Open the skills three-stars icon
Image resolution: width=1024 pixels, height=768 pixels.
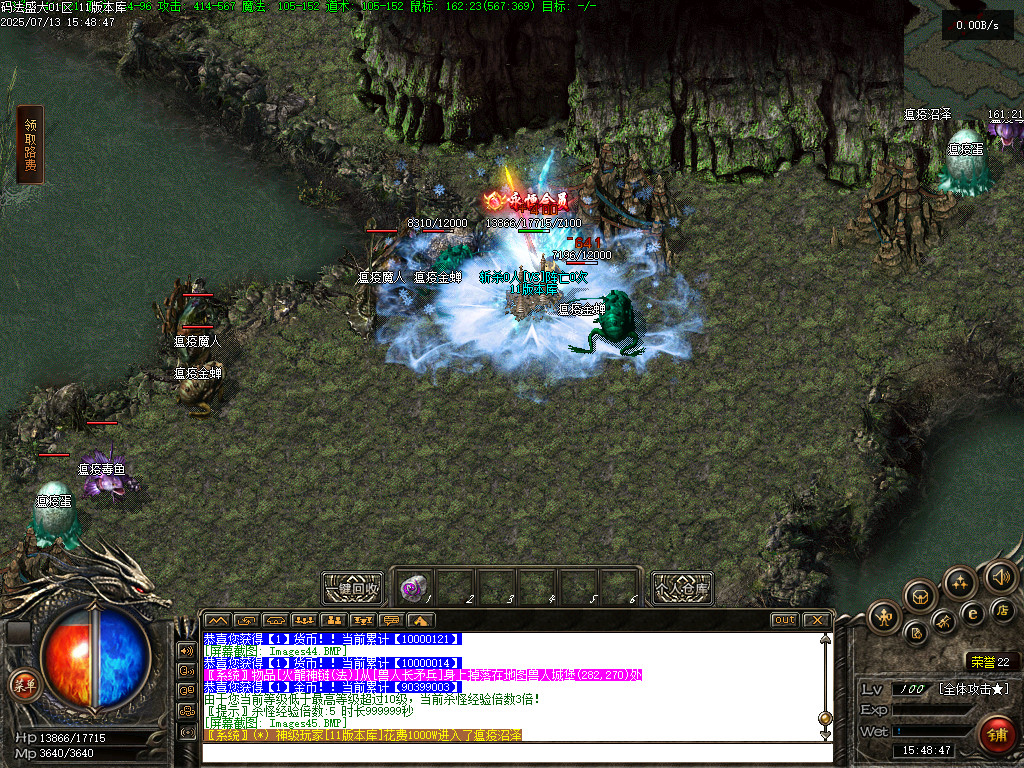coord(960,583)
